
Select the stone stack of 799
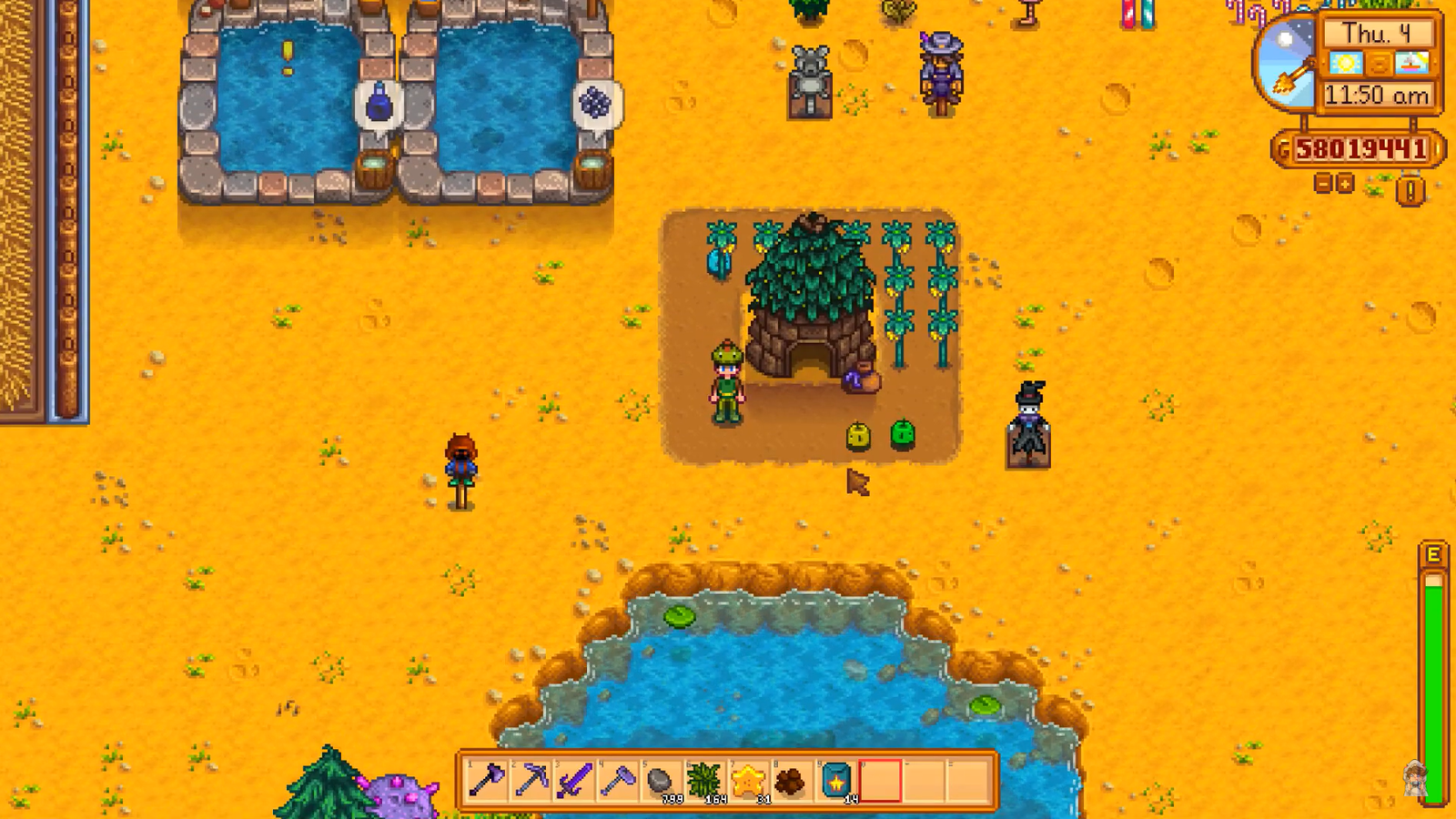(x=660, y=779)
